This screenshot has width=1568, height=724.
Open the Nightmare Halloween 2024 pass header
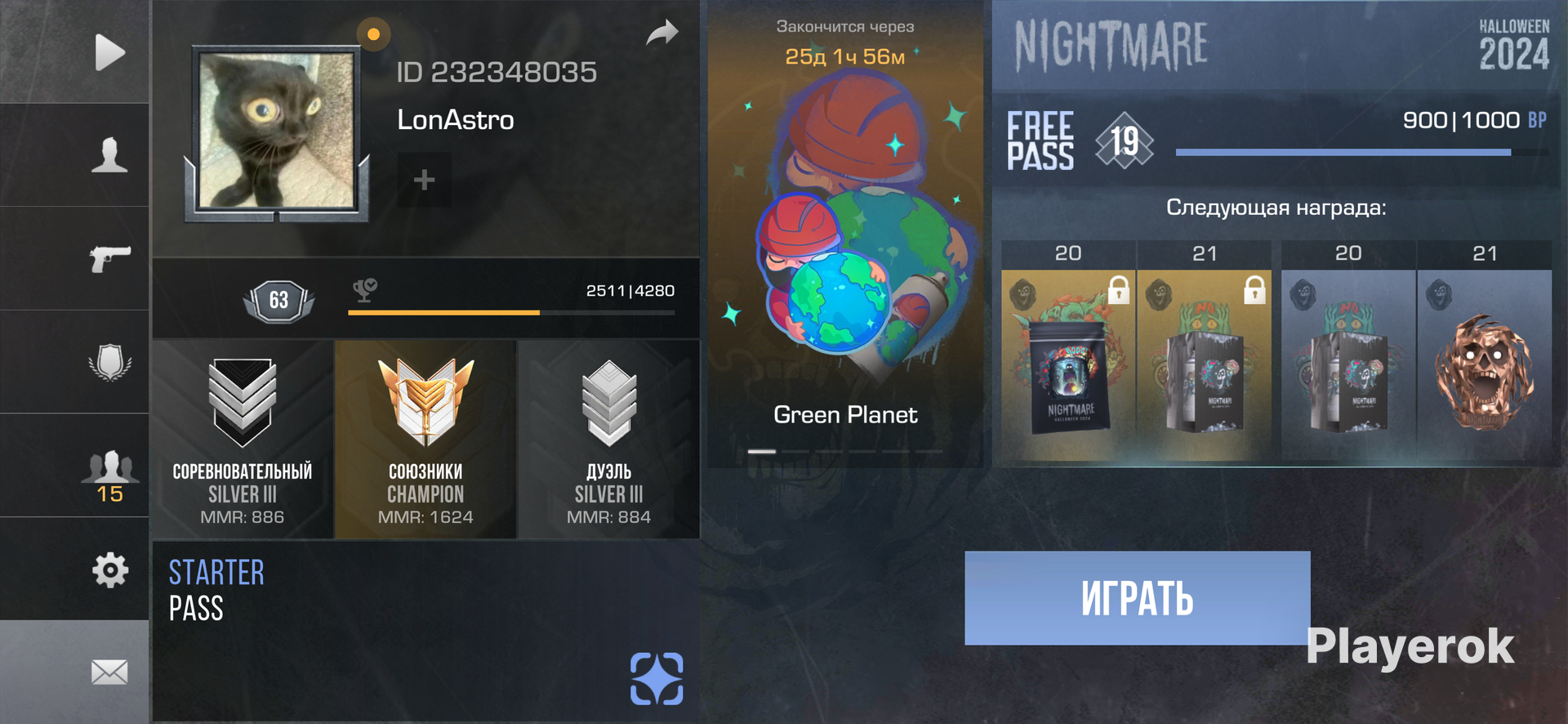click(1276, 46)
